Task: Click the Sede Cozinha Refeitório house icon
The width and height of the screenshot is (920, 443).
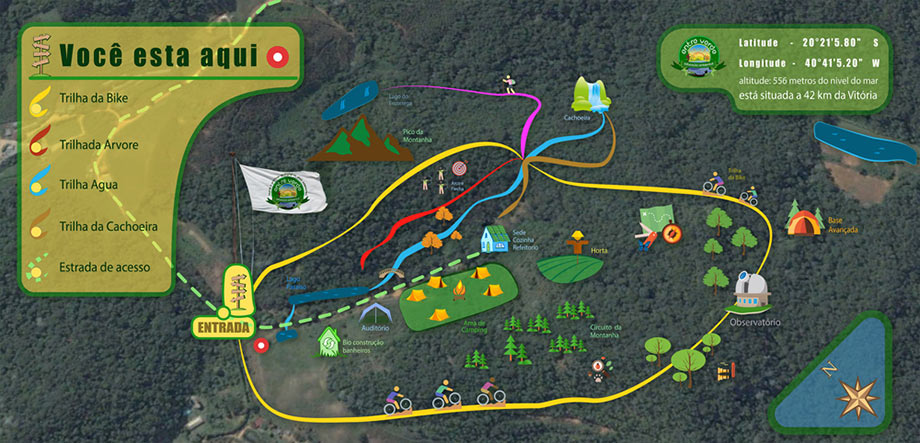Action: click(493, 239)
